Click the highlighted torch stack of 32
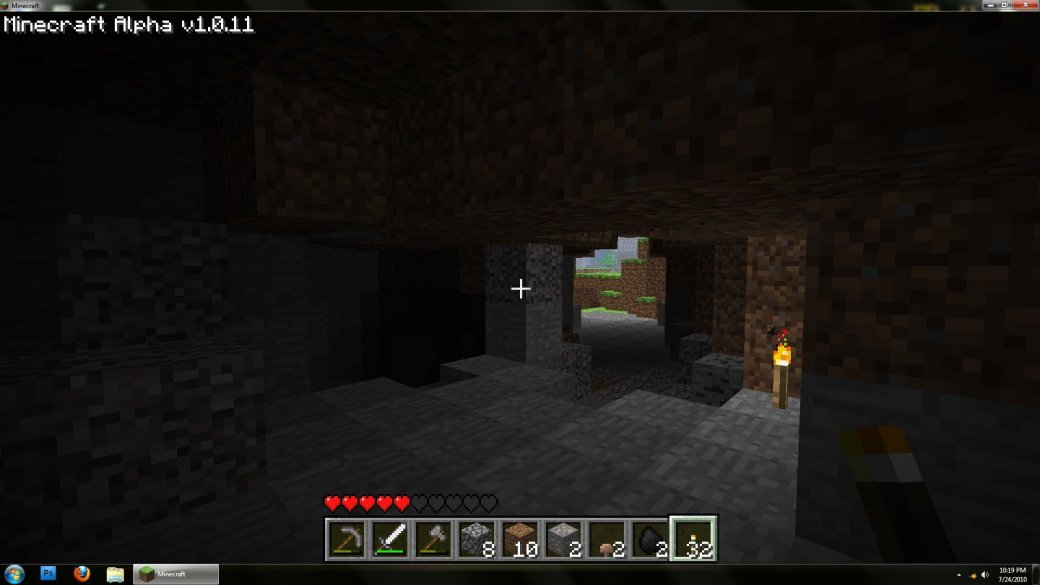Viewport: 1040px width, 585px height. 692,539
